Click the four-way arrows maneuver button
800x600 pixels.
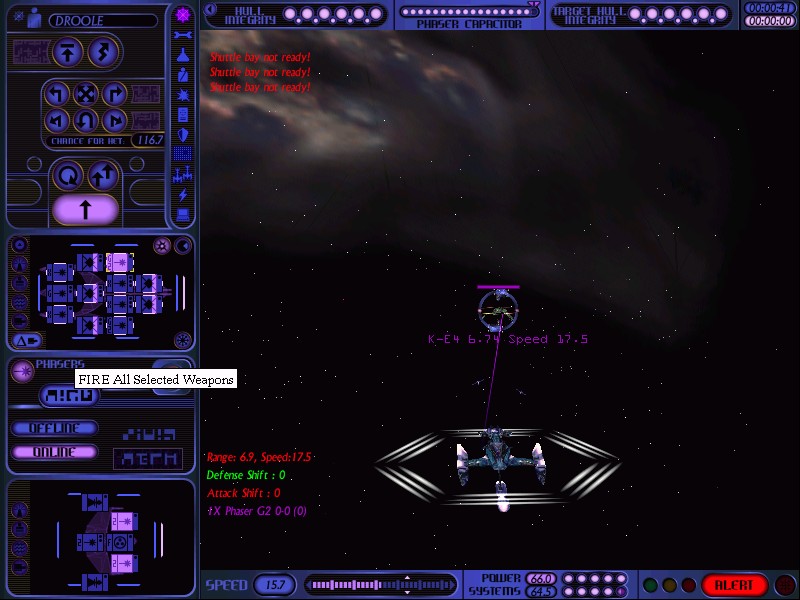pos(85,96)
